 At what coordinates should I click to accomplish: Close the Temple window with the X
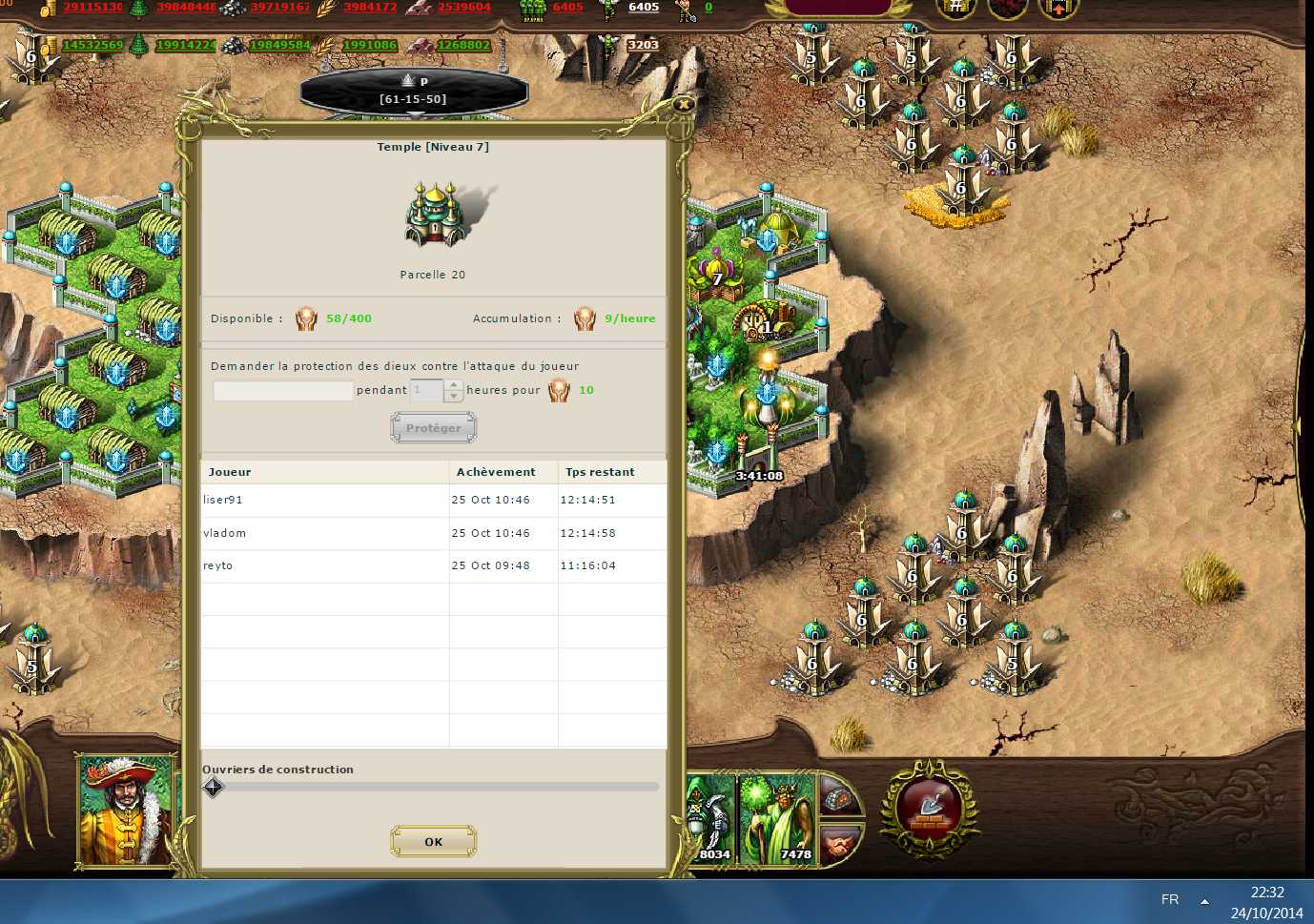pos(683,104)
